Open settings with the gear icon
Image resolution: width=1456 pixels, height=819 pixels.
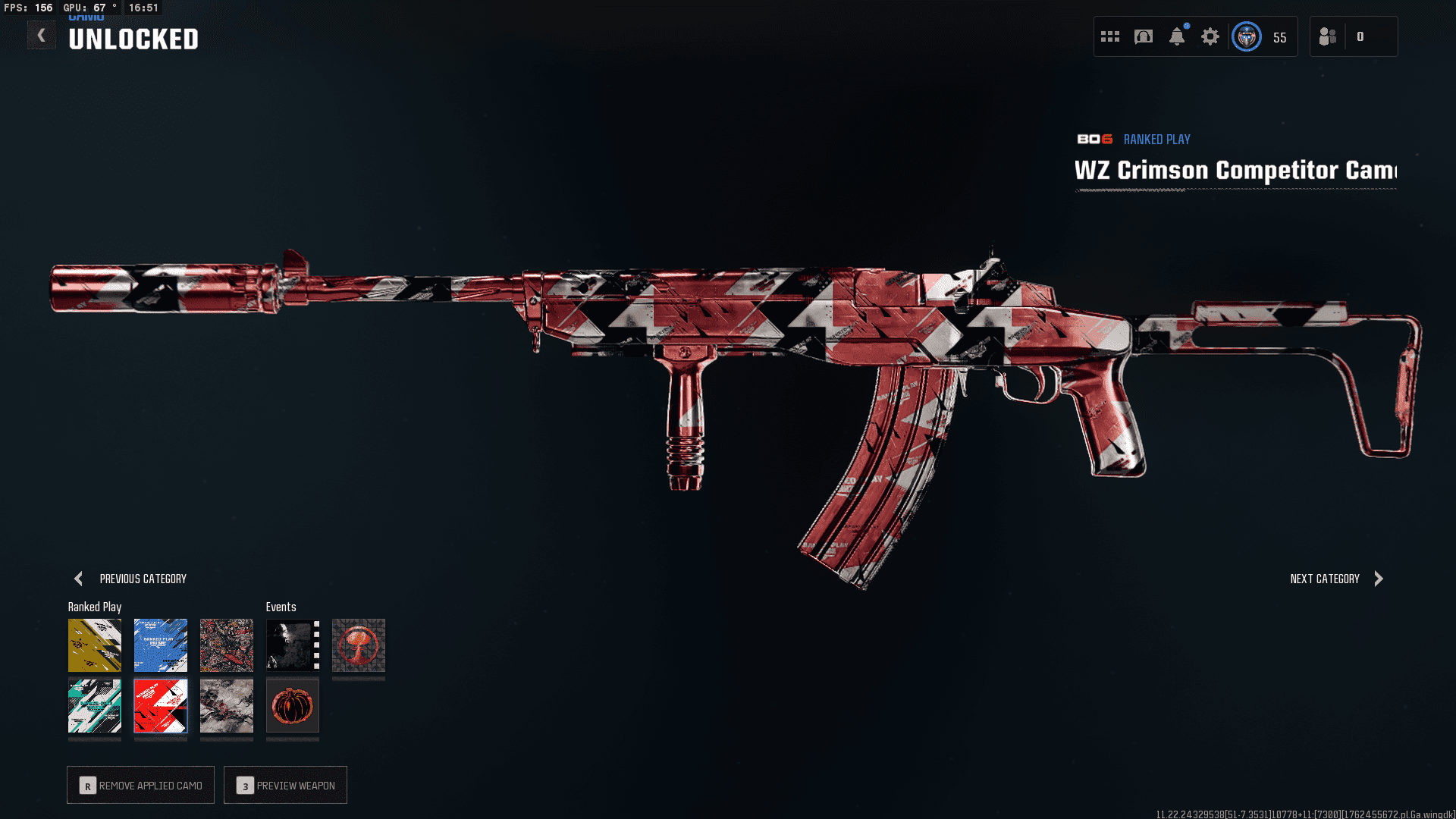(1210, 36)
